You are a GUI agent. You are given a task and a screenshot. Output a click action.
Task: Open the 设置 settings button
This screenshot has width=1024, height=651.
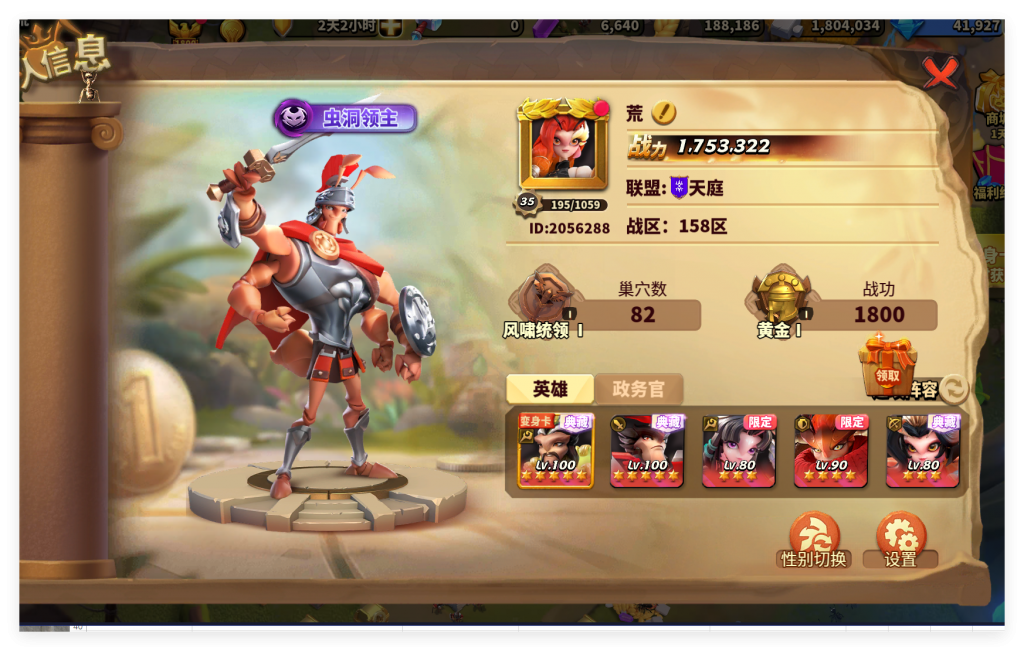tap(900, 540)
